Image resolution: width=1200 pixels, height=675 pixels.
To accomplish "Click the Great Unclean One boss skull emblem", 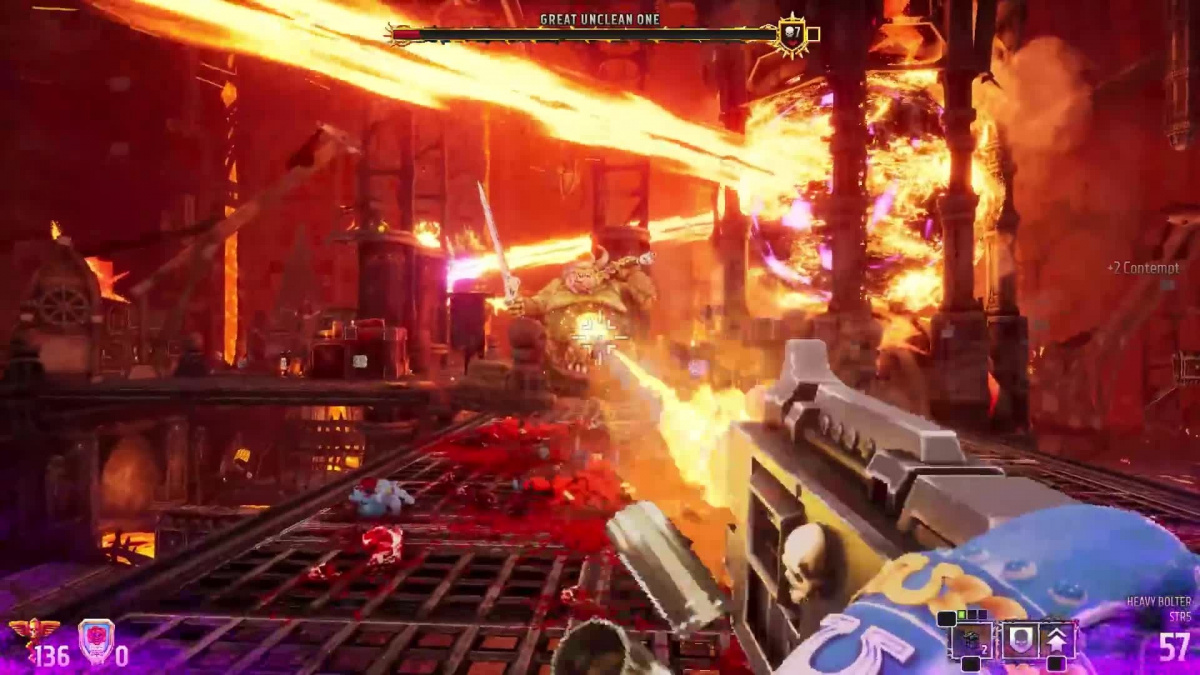I will [x=792, y=35].
